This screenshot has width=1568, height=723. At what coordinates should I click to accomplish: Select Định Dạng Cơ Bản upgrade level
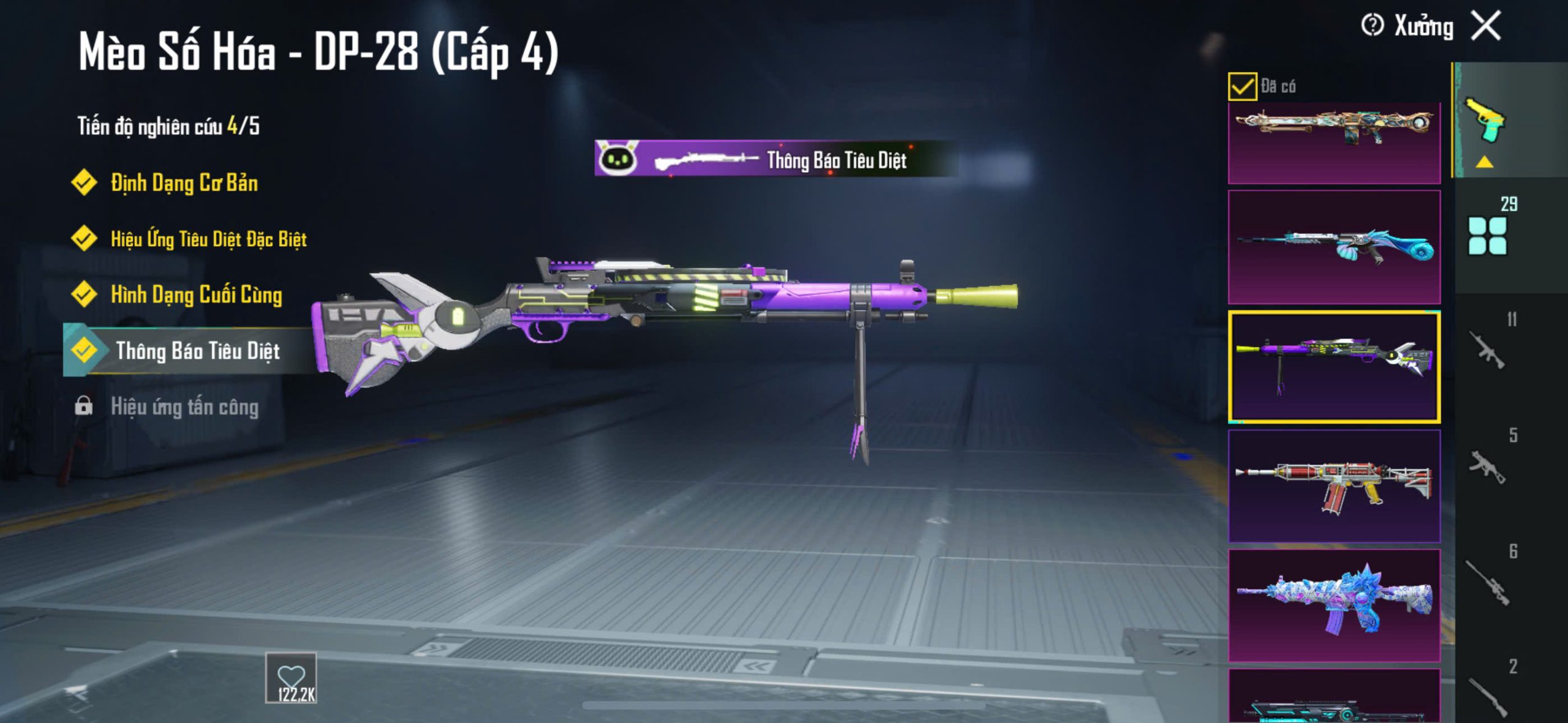click(184, 183)
